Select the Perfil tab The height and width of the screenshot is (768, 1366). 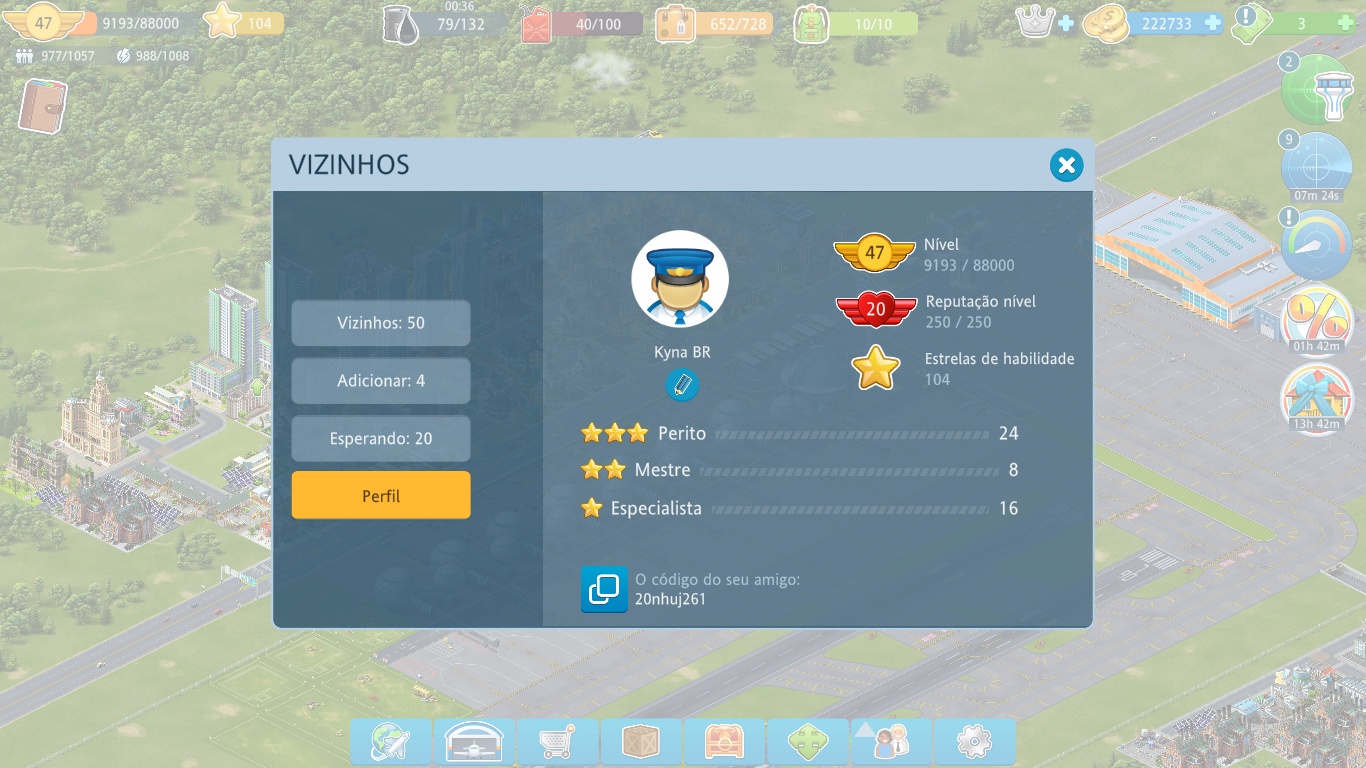point(381,496)
